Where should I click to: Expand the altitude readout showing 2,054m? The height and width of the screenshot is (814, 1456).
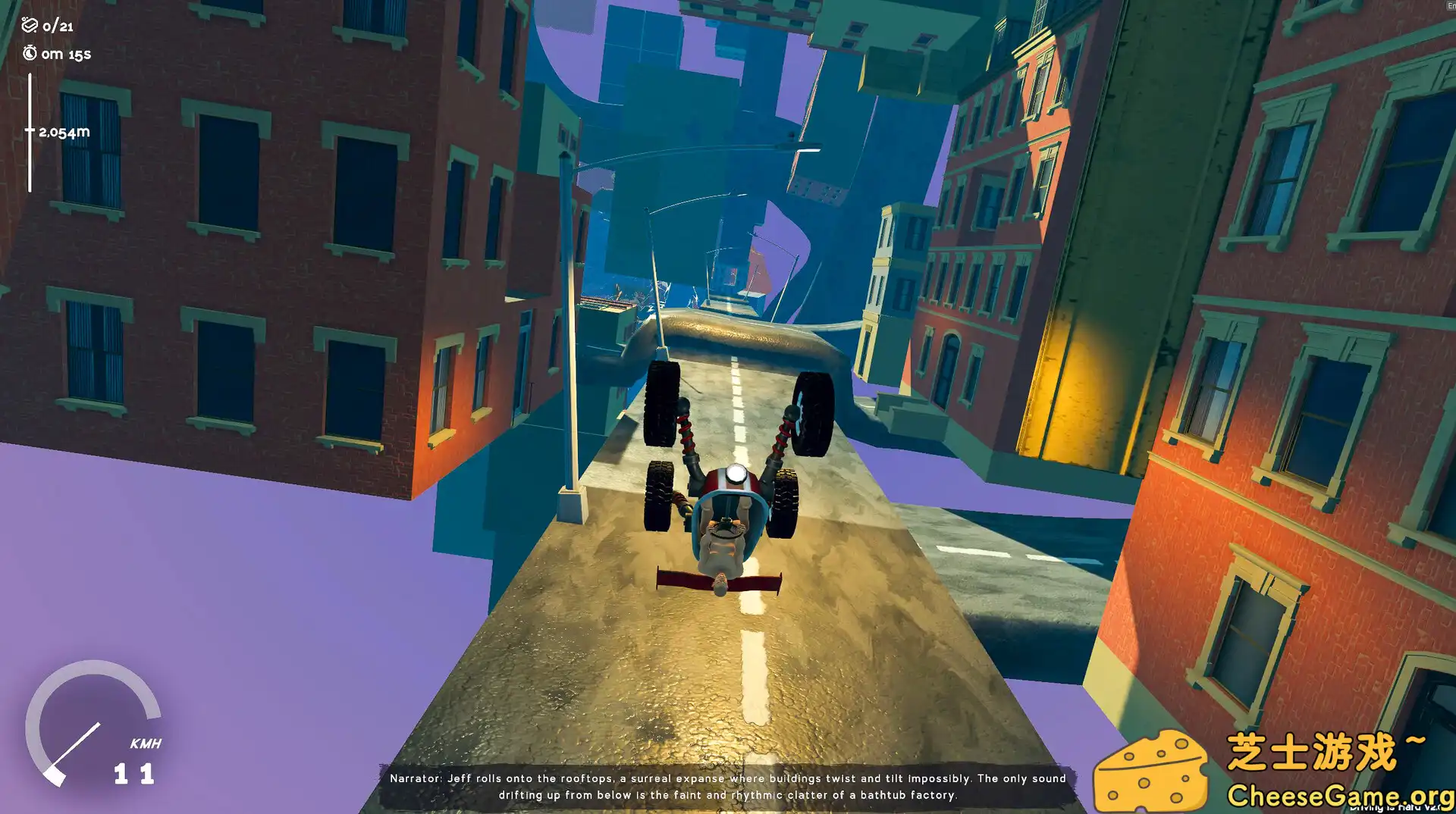[64, 130]
